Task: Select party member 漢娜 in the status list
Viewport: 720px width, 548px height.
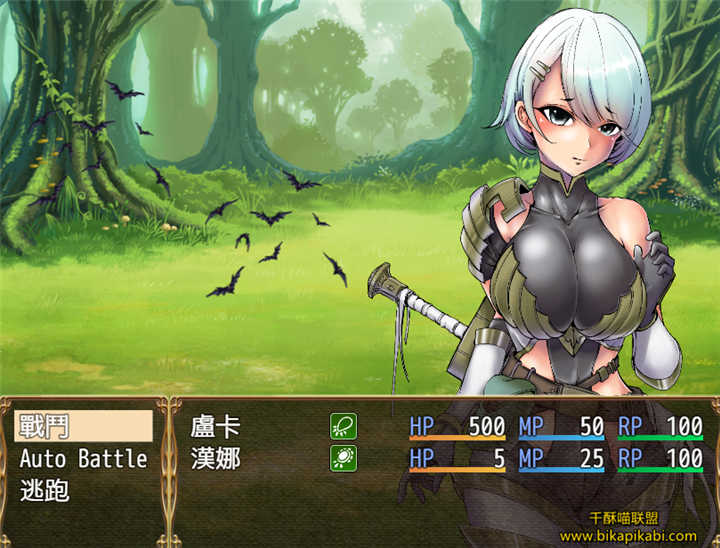Action: point(215,459)
